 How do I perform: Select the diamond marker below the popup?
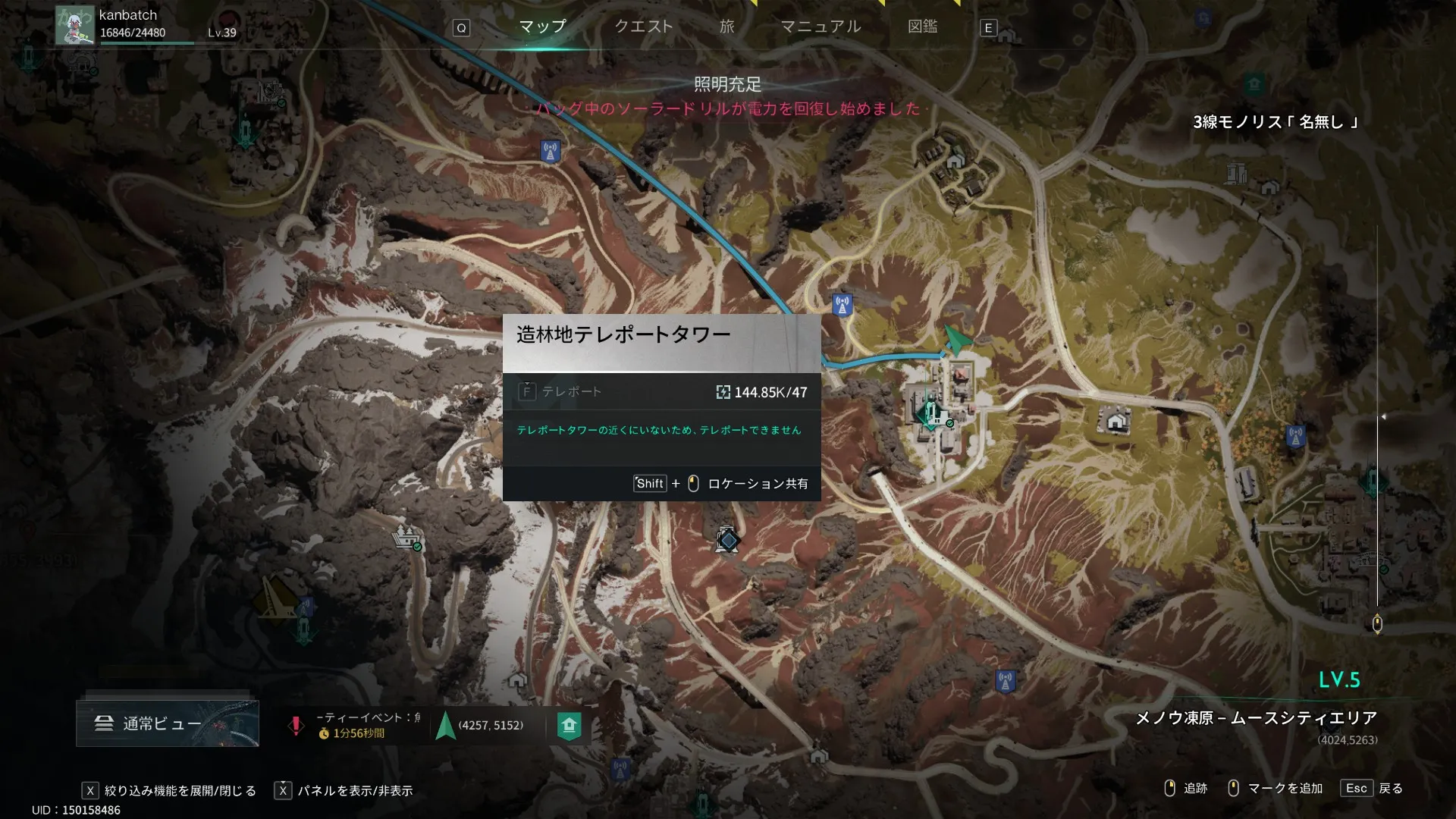pos(728,540)
